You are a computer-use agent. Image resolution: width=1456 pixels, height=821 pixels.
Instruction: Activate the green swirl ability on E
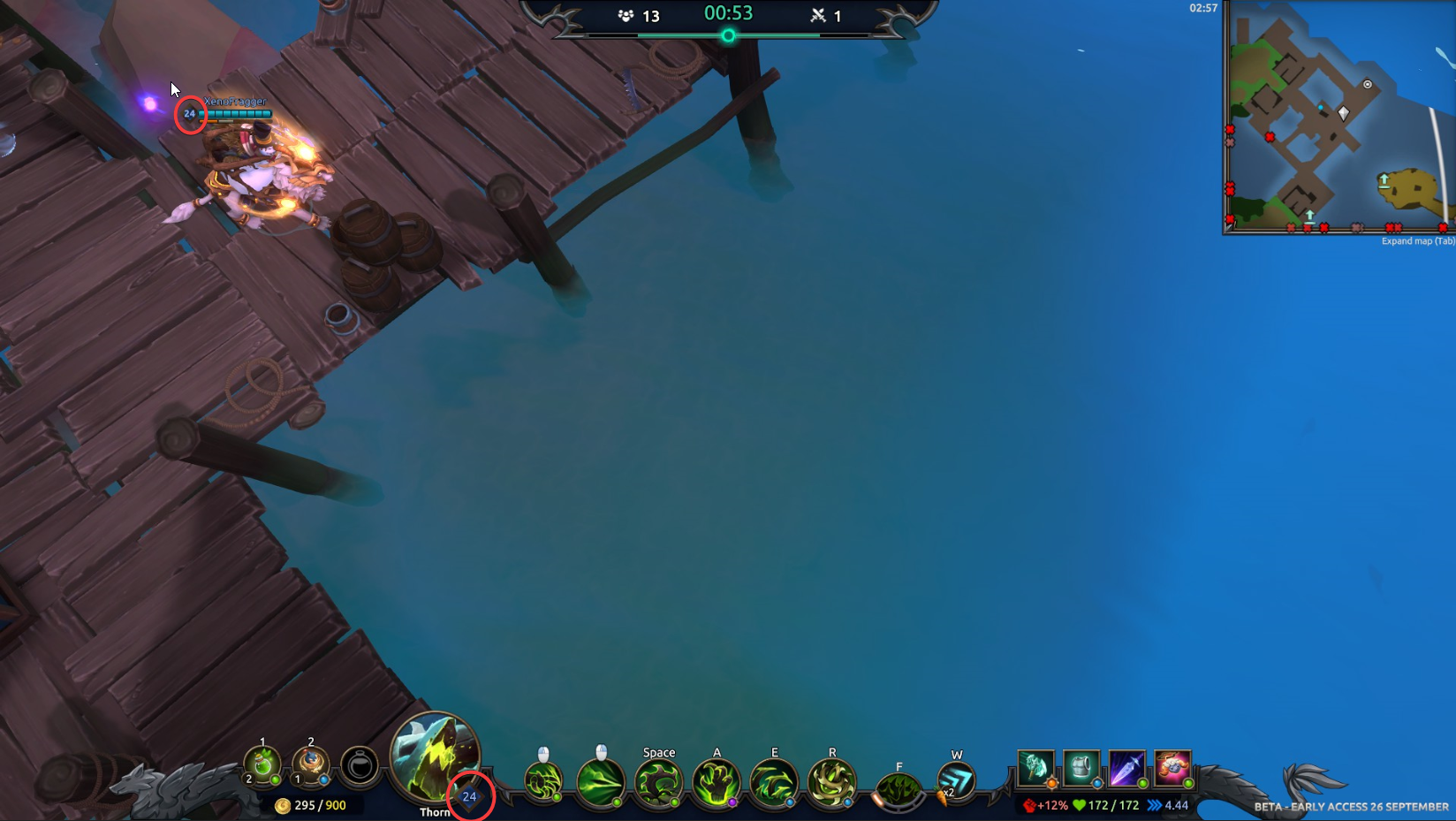[774, 784]
